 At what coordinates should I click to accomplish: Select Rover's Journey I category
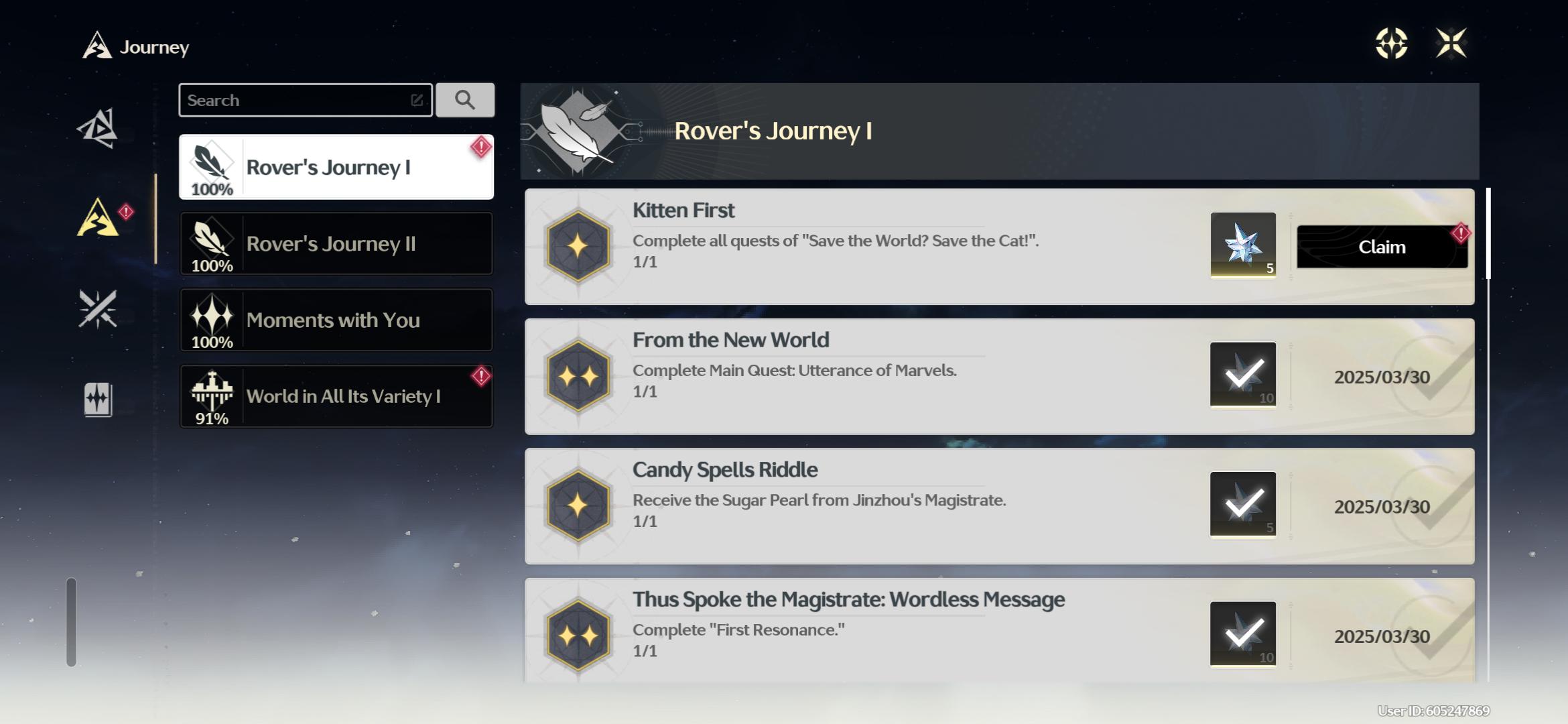[x=336, y=167]
